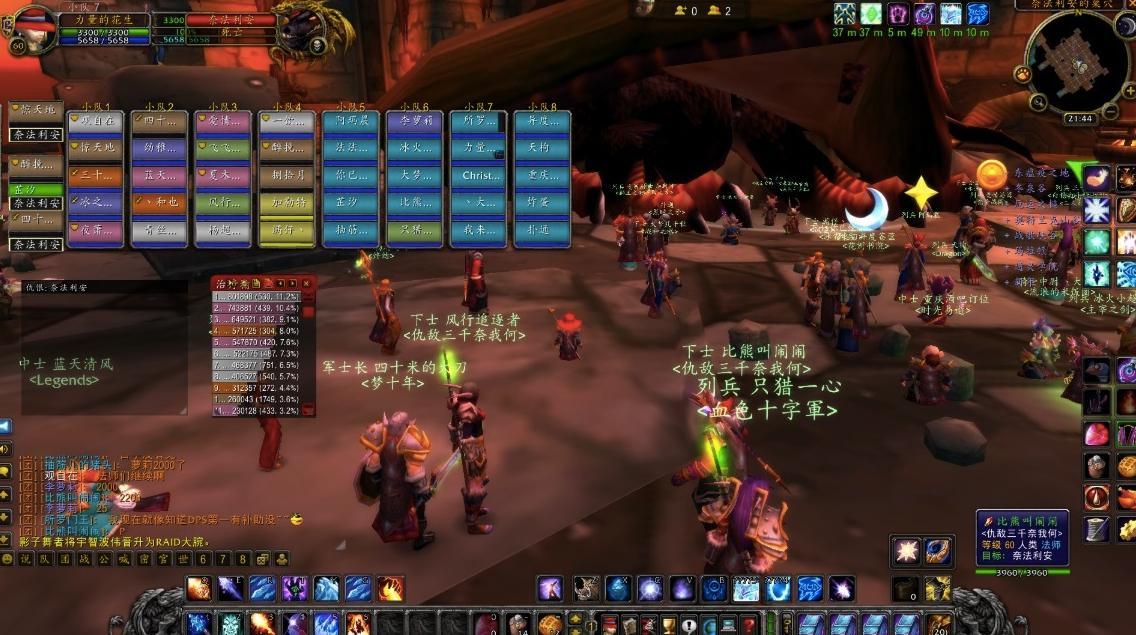
Task: Click the 49 m purple orb buff icon
Action: (924, 14)
